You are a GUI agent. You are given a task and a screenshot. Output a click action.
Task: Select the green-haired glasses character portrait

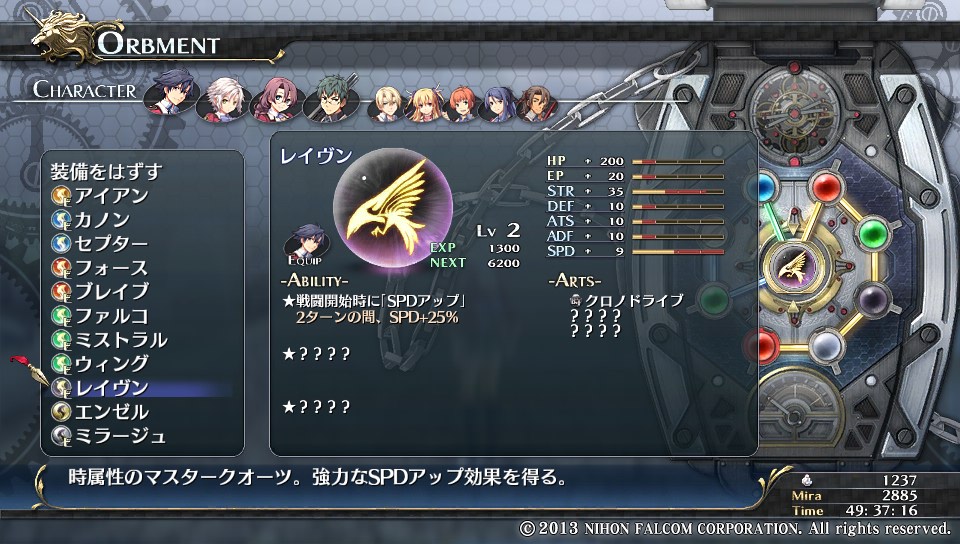330,98
